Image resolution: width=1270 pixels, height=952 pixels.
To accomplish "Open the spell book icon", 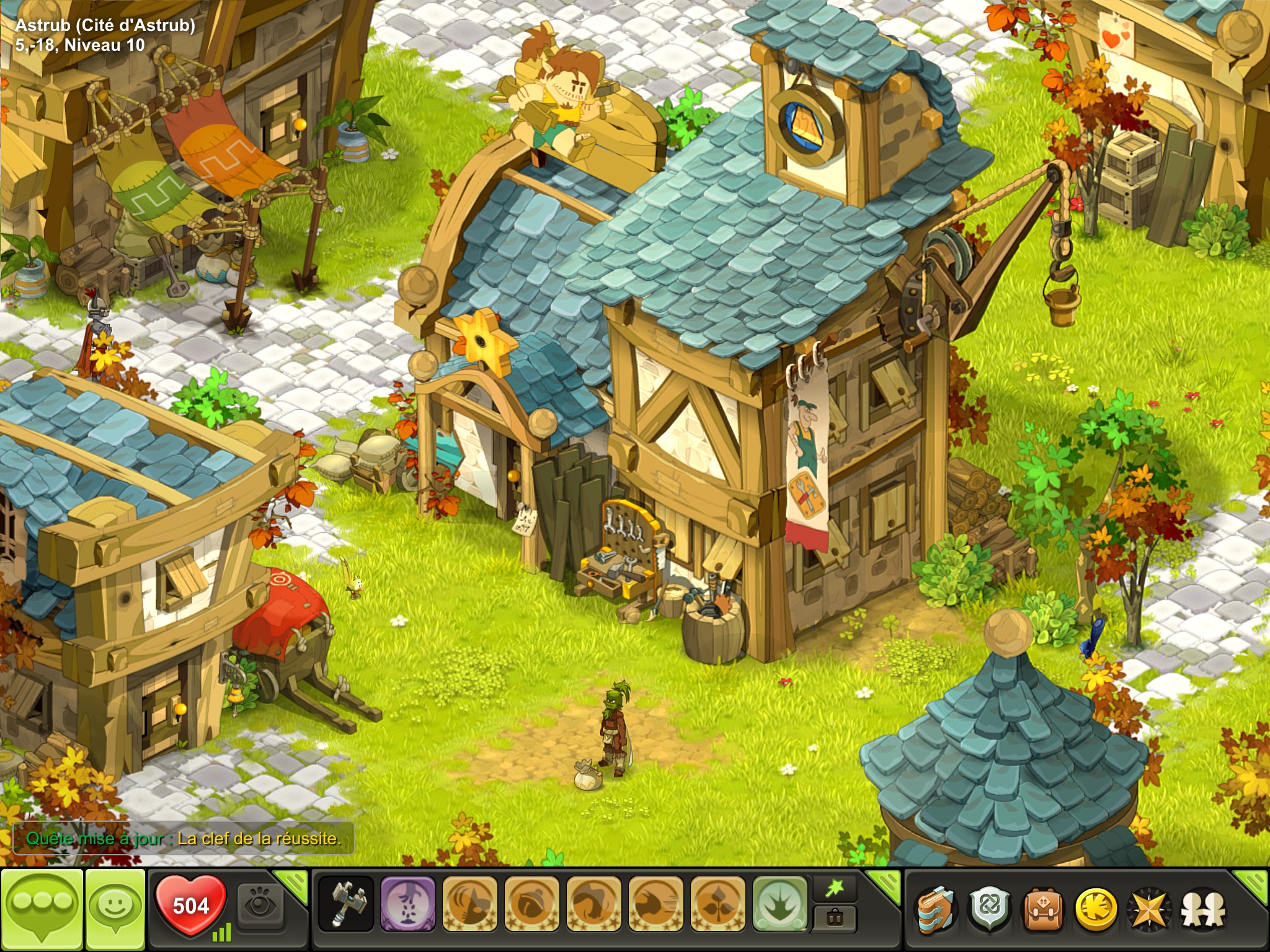I will (936, 909).
